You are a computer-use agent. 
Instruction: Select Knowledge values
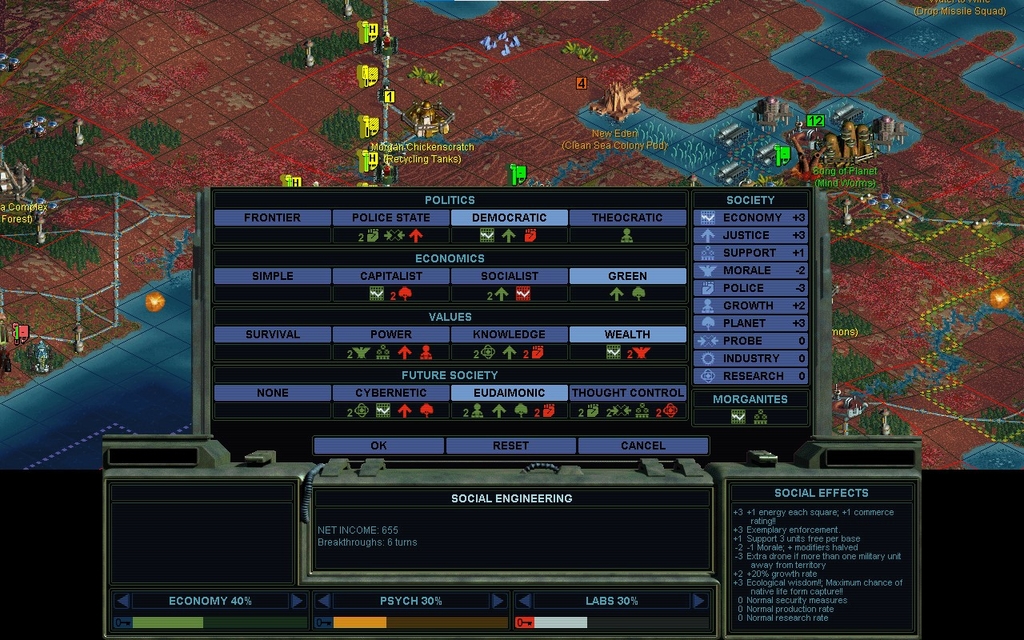pyautogui.click(x=509, y=335)
